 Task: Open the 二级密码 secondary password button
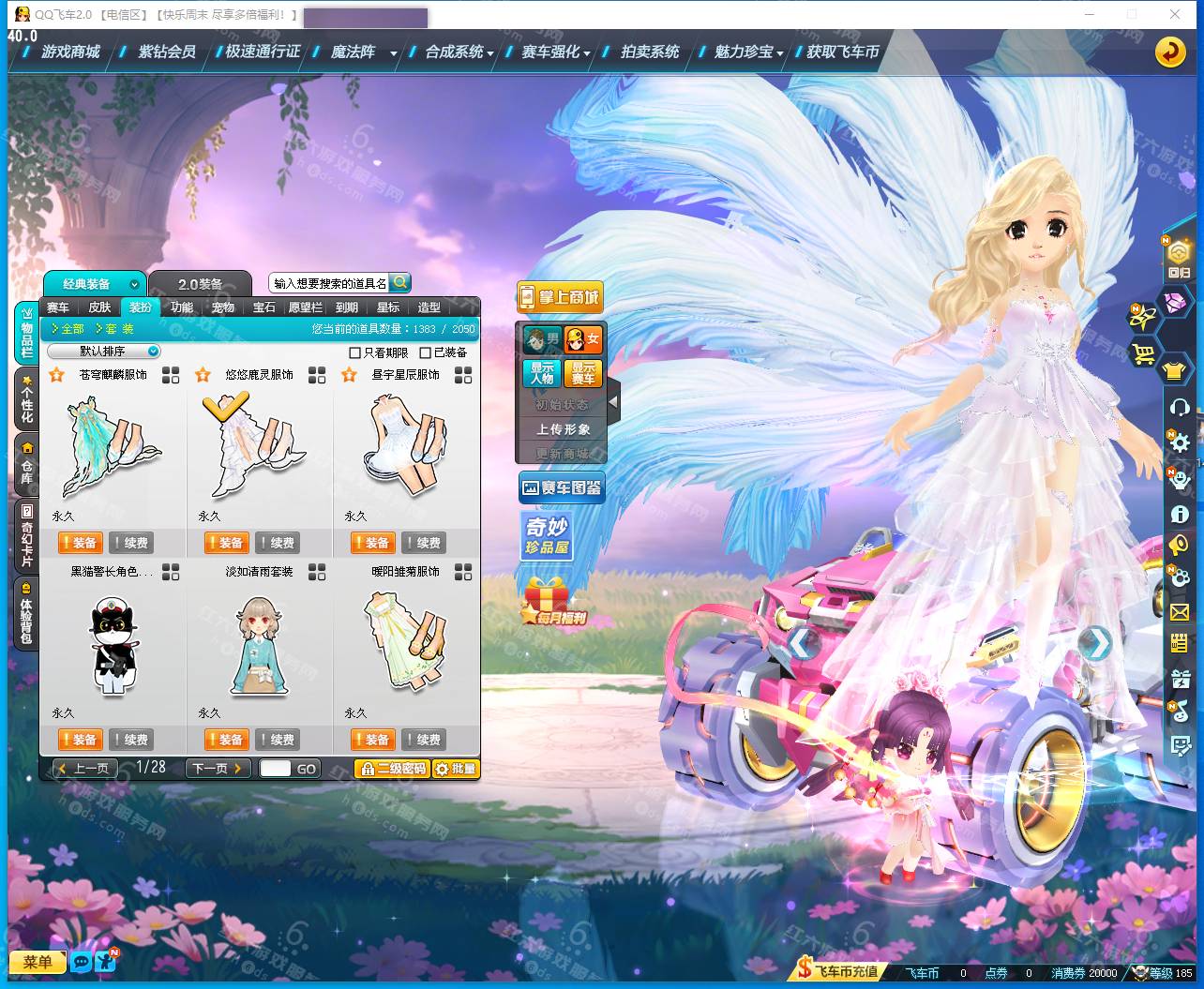(x=392, y=769)
